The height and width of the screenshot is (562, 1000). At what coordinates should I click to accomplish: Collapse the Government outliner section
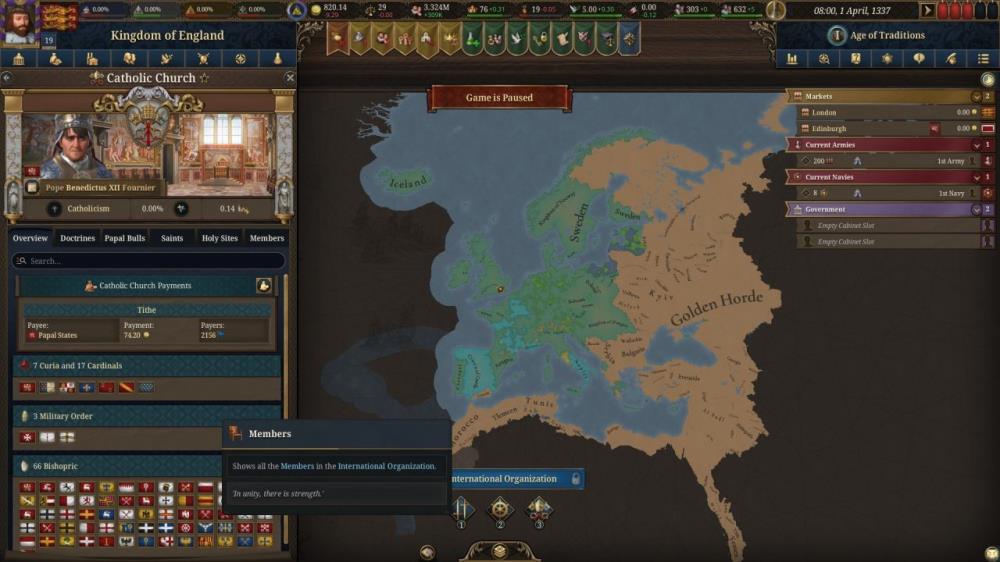tap(975, 210)
